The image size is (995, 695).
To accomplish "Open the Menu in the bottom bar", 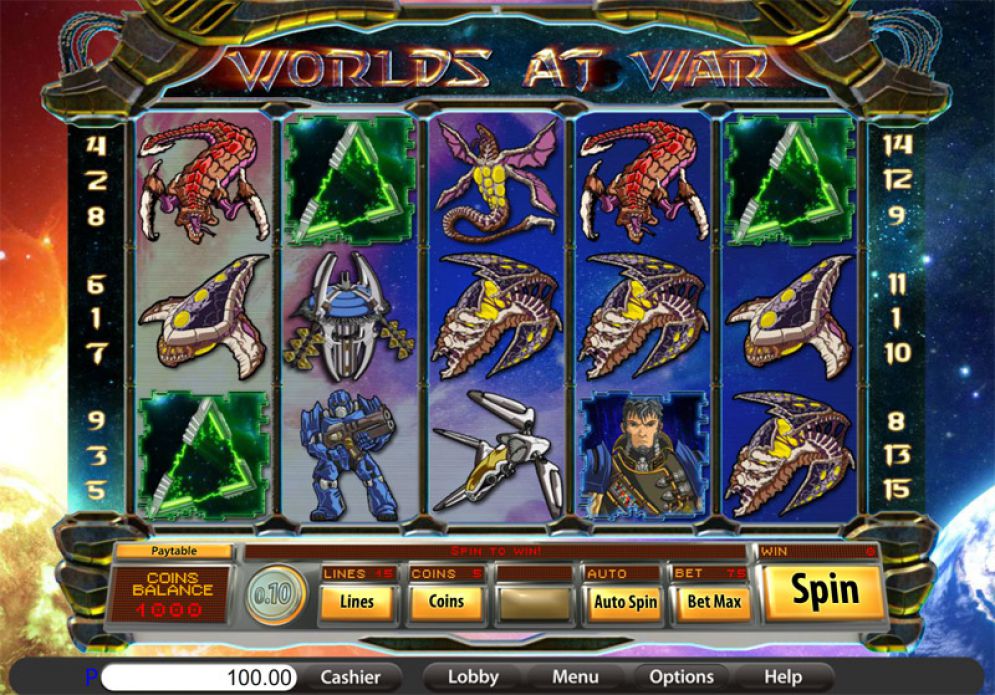I will pos(575,677).
